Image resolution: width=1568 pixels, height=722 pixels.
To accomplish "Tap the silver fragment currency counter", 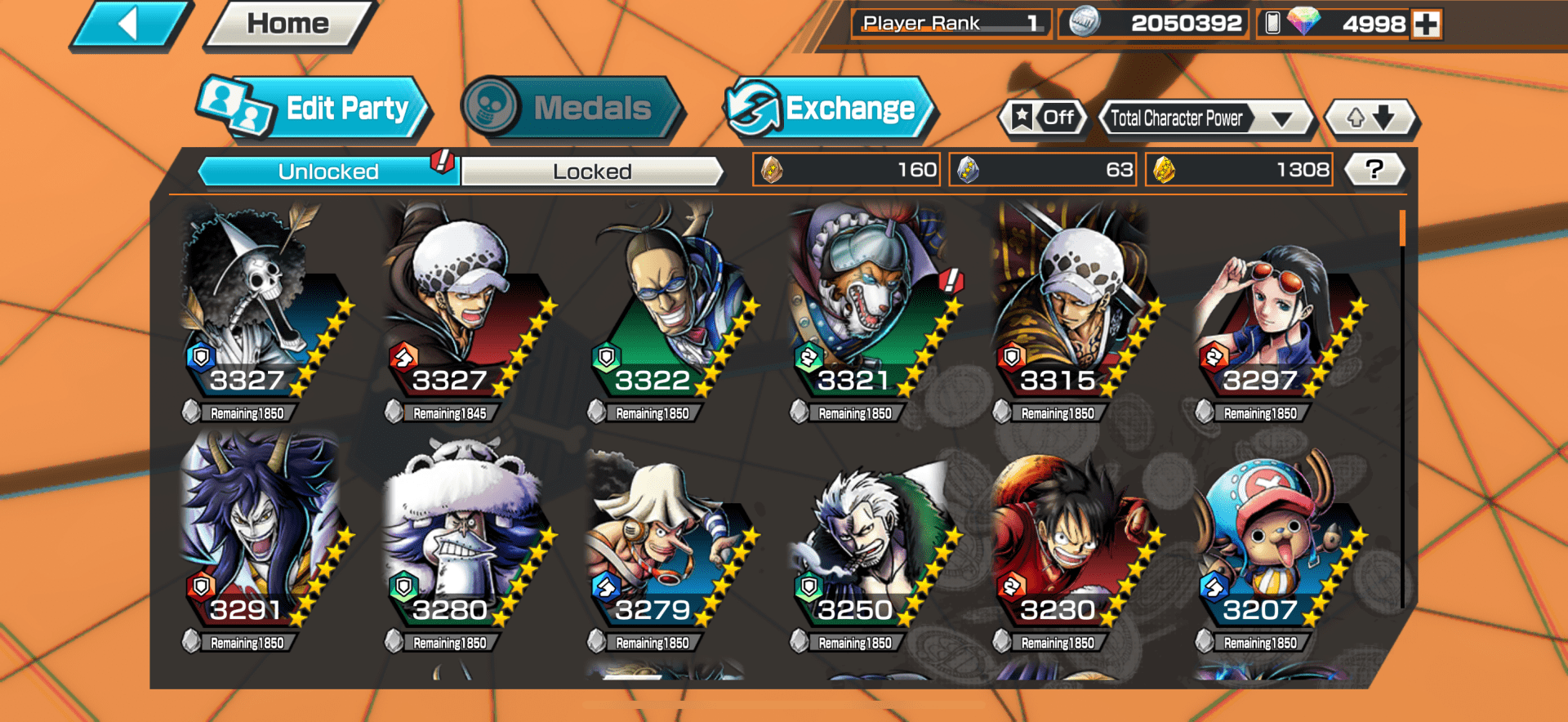I will 1042,170.
